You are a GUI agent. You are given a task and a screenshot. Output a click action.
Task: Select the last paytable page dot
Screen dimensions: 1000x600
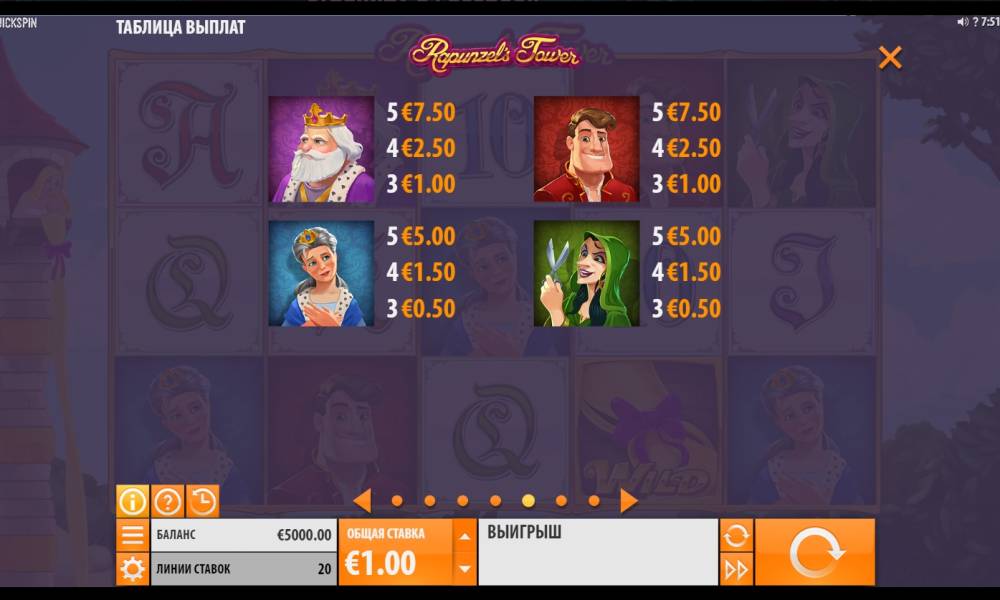594,501
